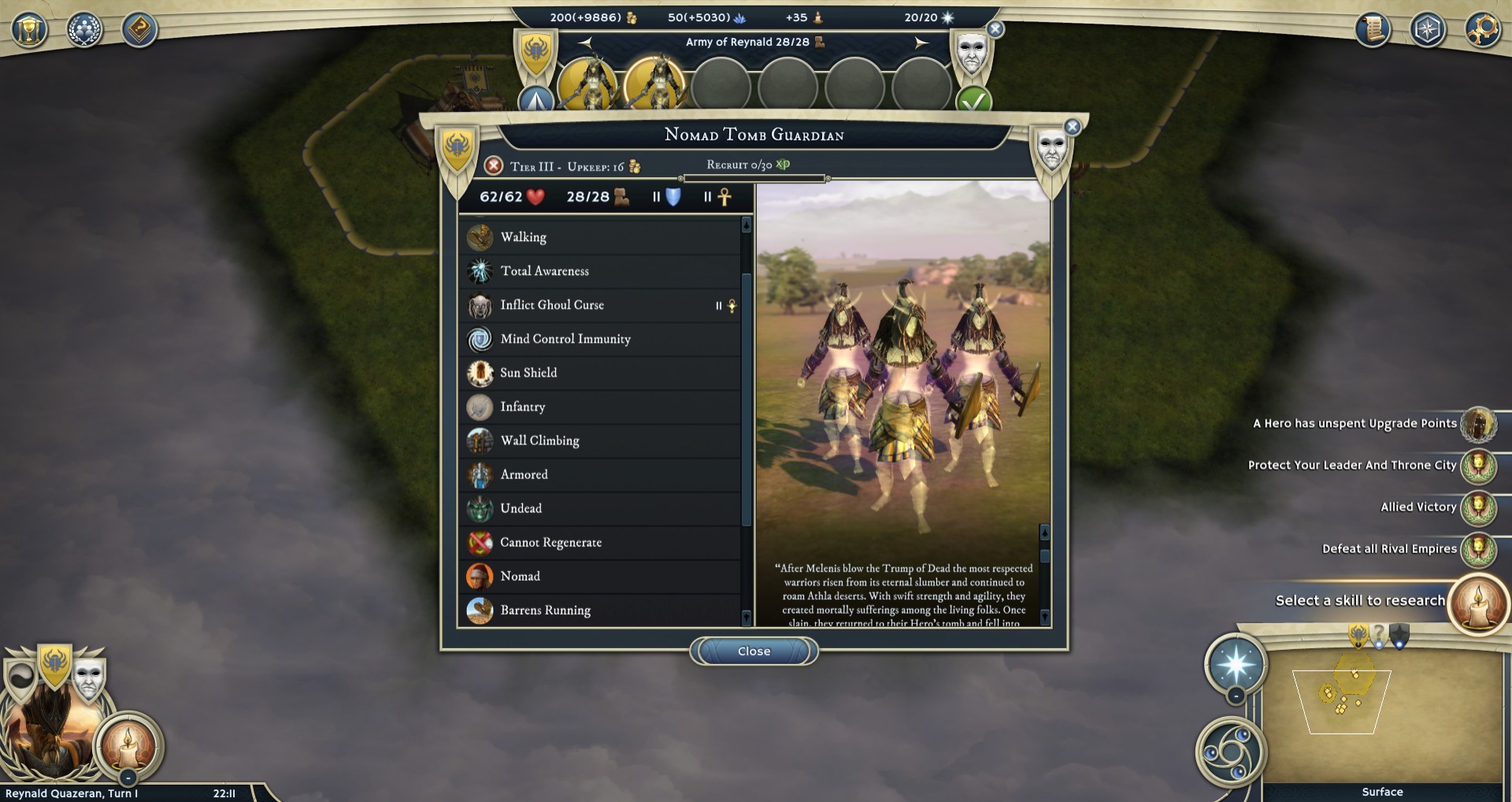Open the key settings icon at top right
This screenshot has height=802, width=1512.
[1483, 30]
